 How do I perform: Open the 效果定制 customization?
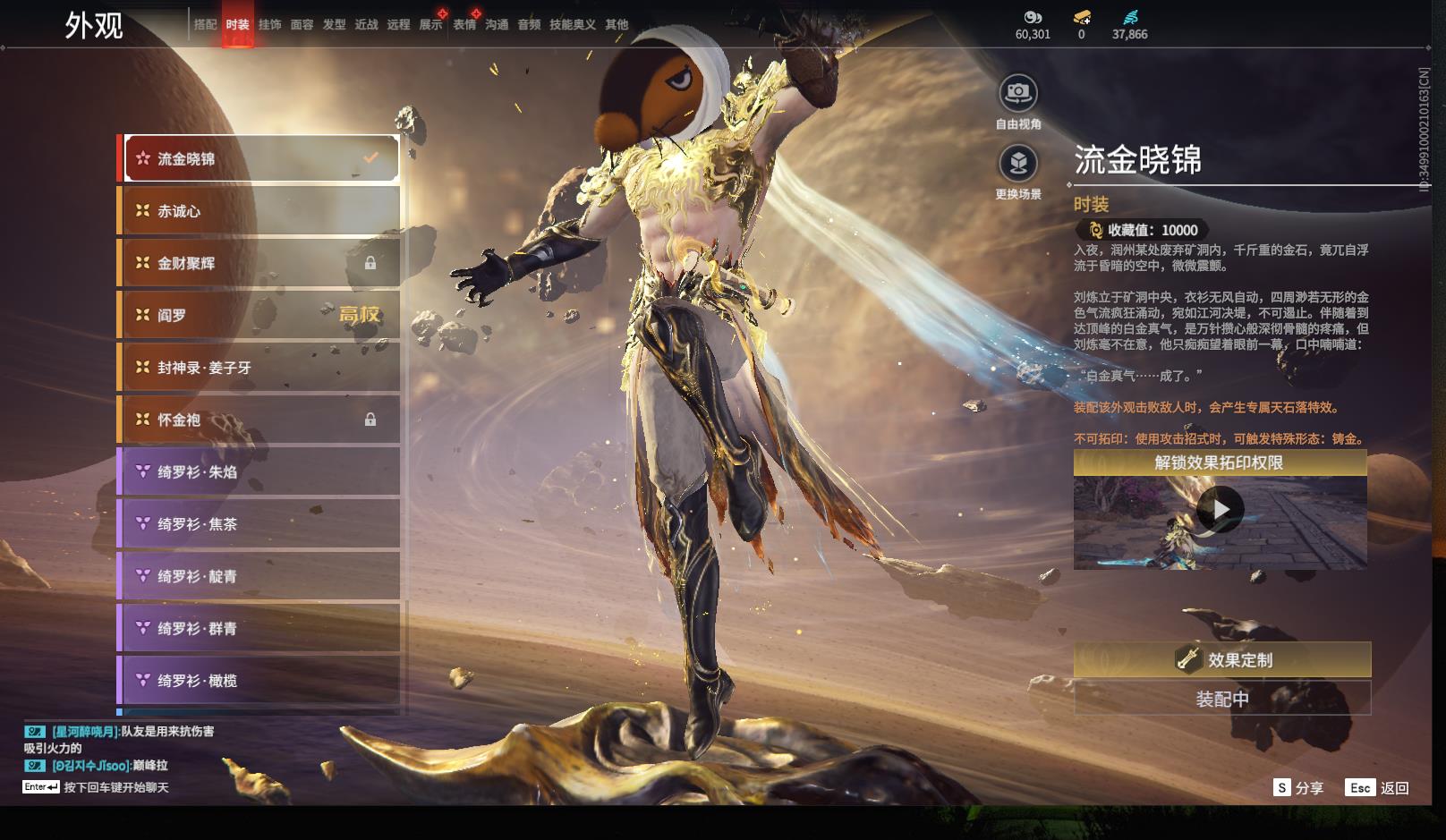click(x=1221, y=660)
